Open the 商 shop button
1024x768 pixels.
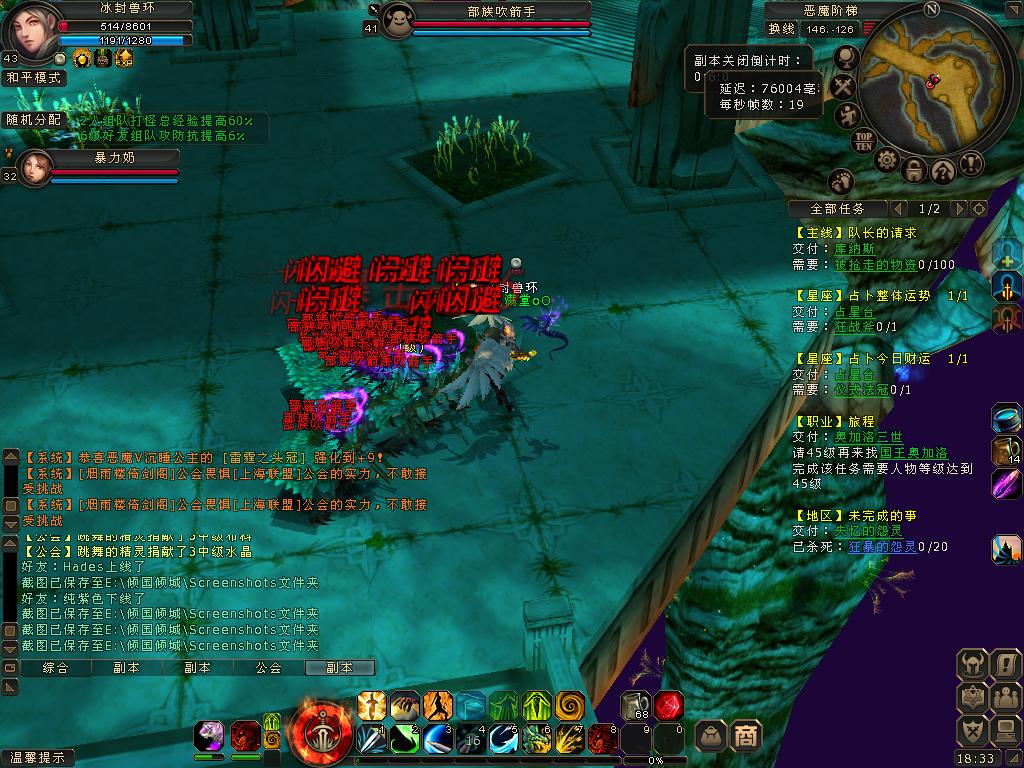pyautogui.click(x=746, y=736)
